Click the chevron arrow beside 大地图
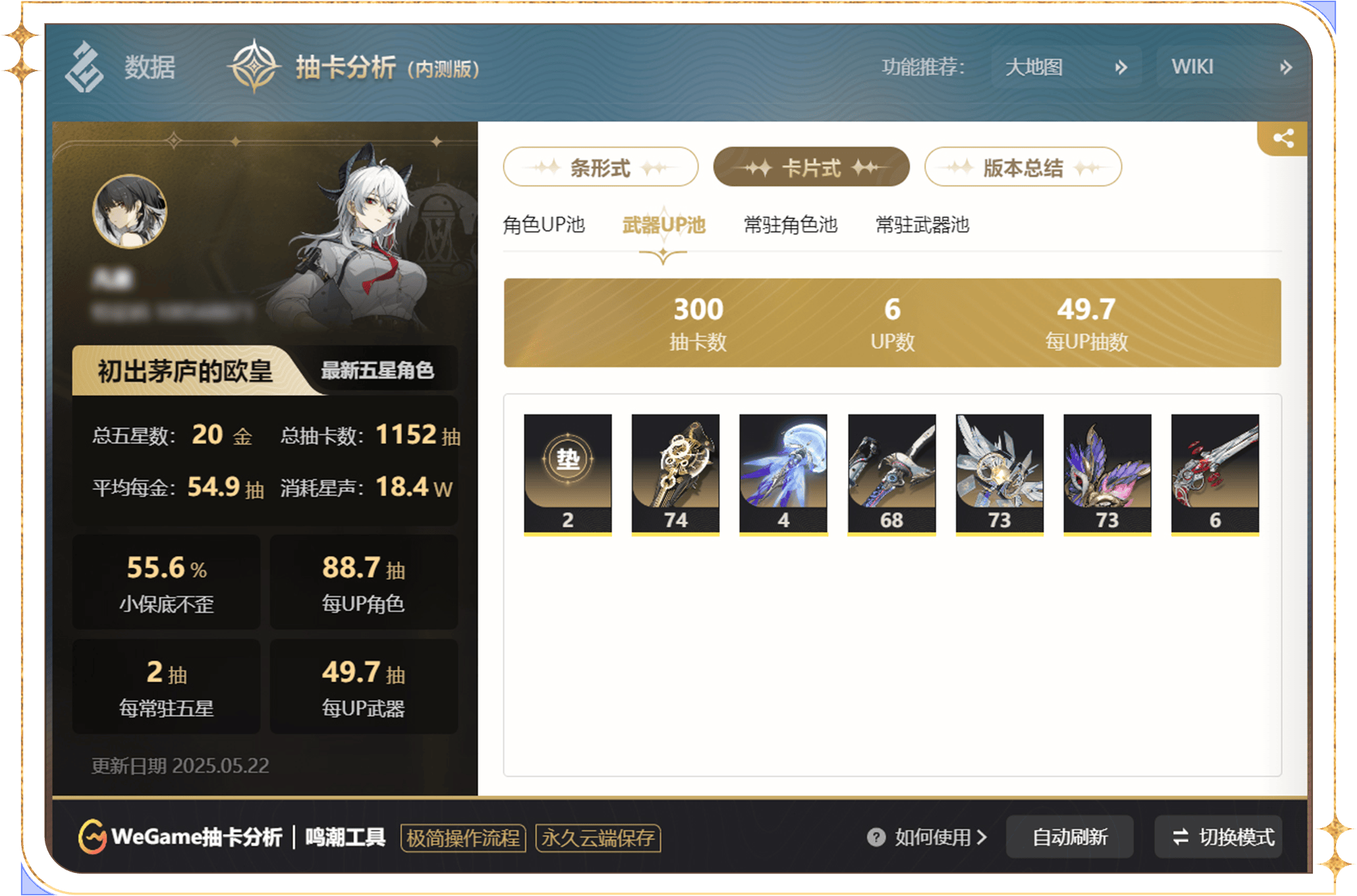The width and height of the screenshot is (1357, 896). (x=1122, y=66)
